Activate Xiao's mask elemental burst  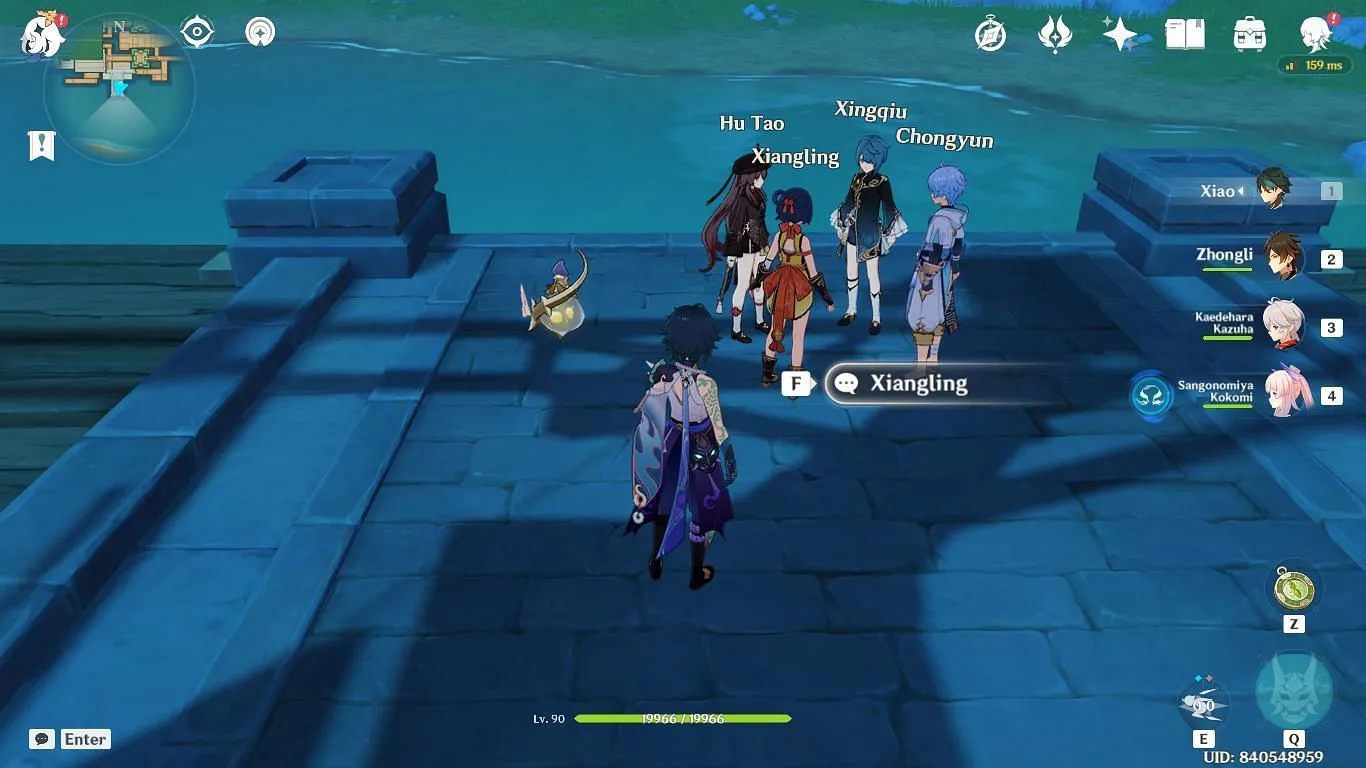1293,692
